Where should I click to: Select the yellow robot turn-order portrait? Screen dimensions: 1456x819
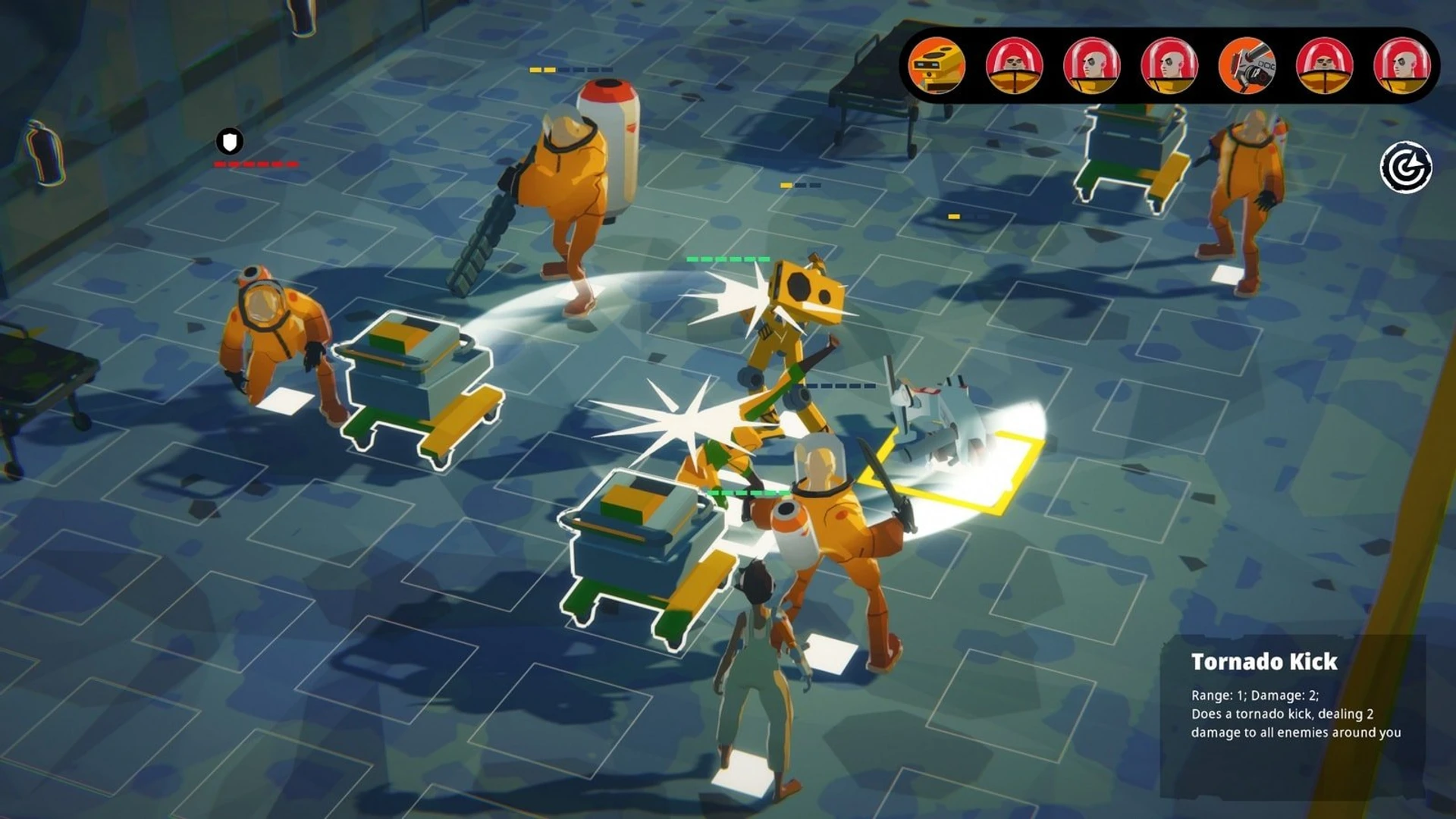(937, 66)
